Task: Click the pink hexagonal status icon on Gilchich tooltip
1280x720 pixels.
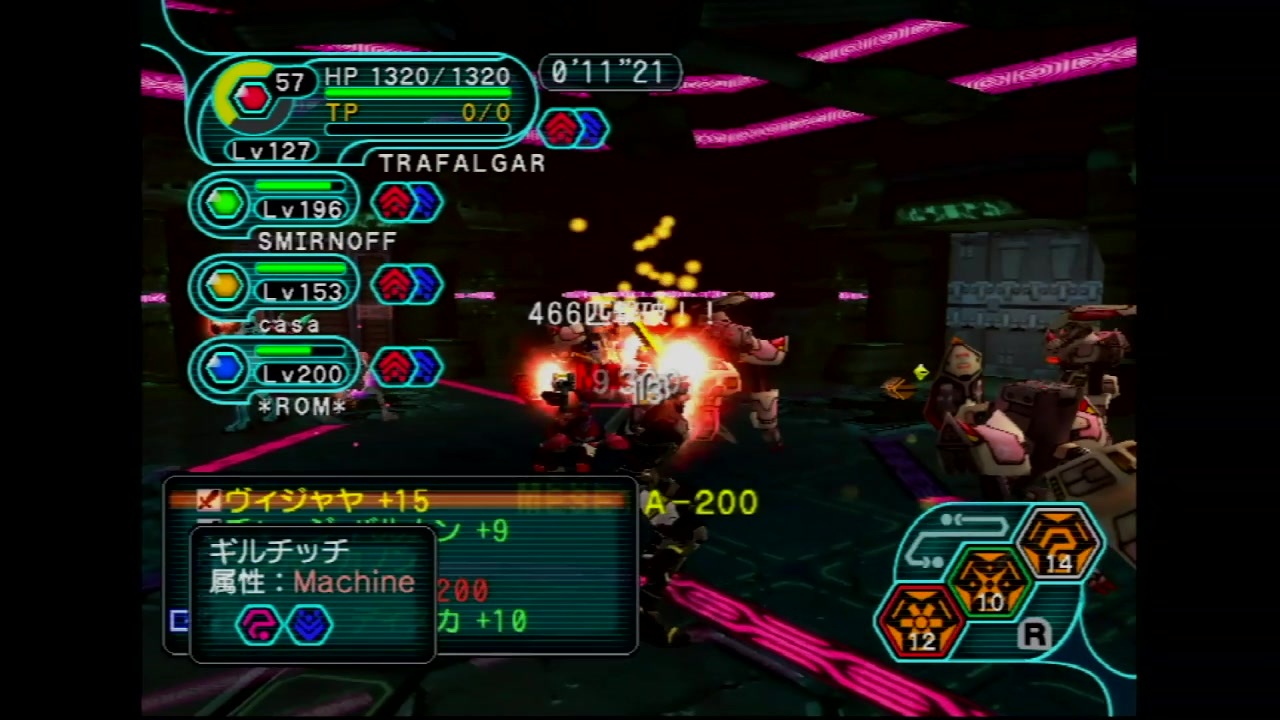Action: coord(259,624)
